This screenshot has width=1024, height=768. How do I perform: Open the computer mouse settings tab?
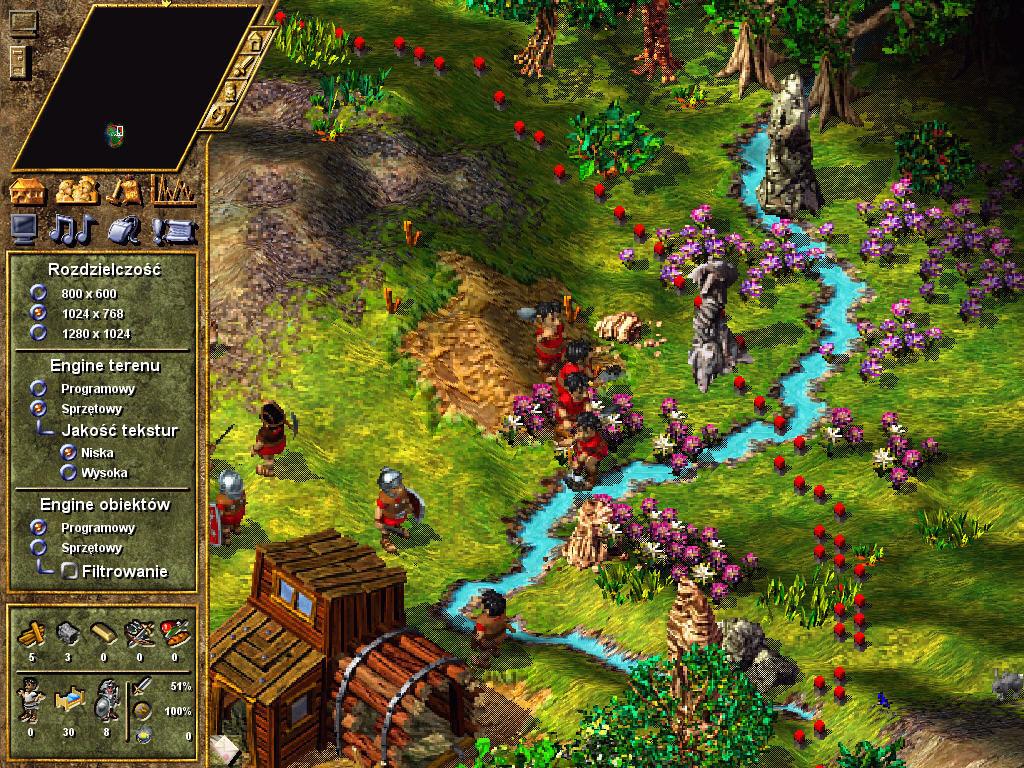click(x=124, y=229)
